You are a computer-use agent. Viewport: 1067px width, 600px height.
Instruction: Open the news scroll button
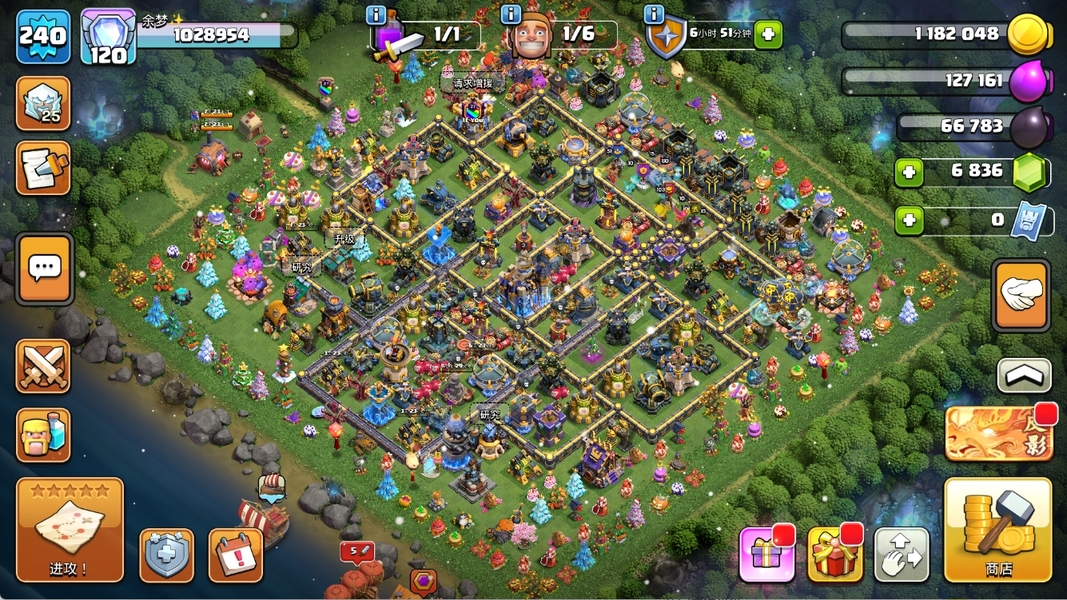[x=43, y=168]
